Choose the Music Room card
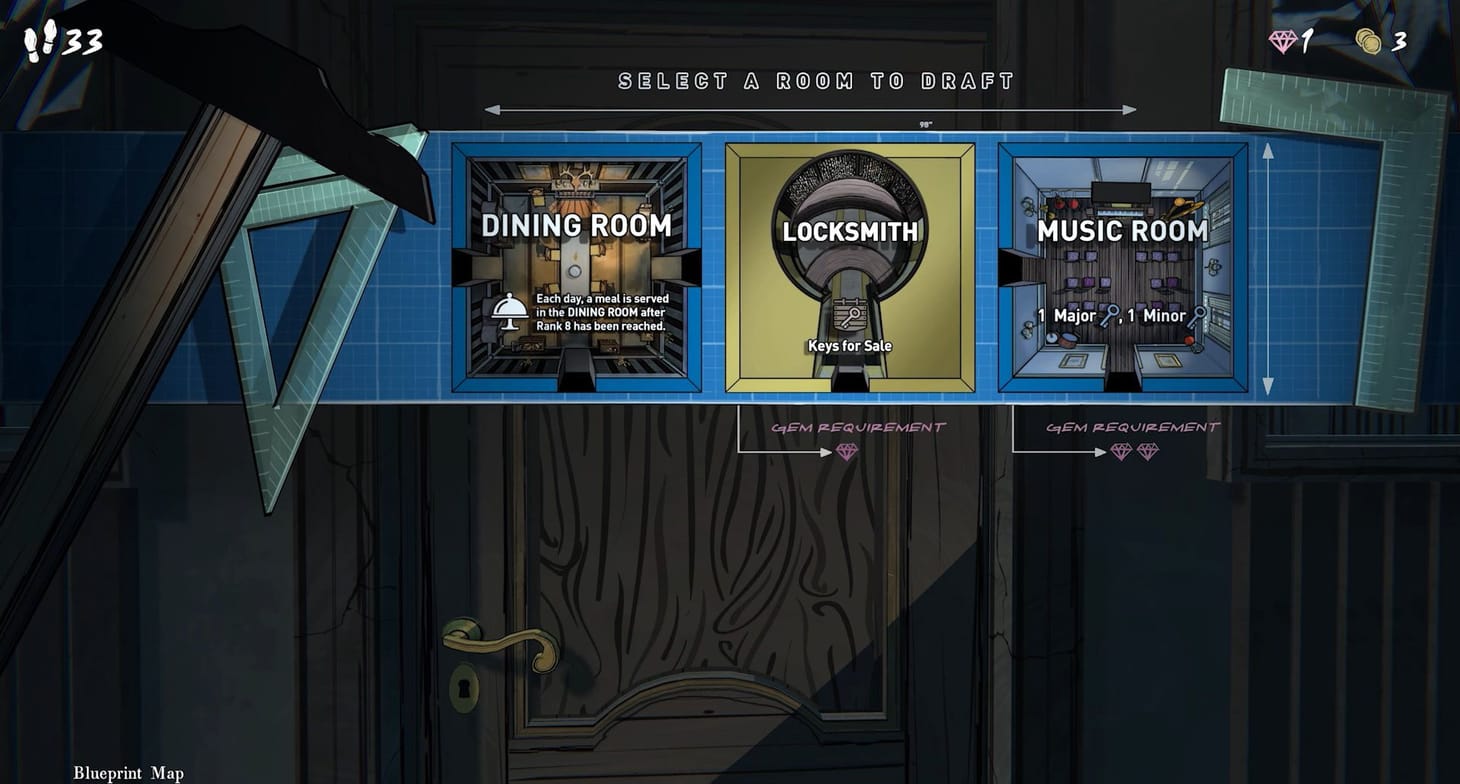 1122,266
